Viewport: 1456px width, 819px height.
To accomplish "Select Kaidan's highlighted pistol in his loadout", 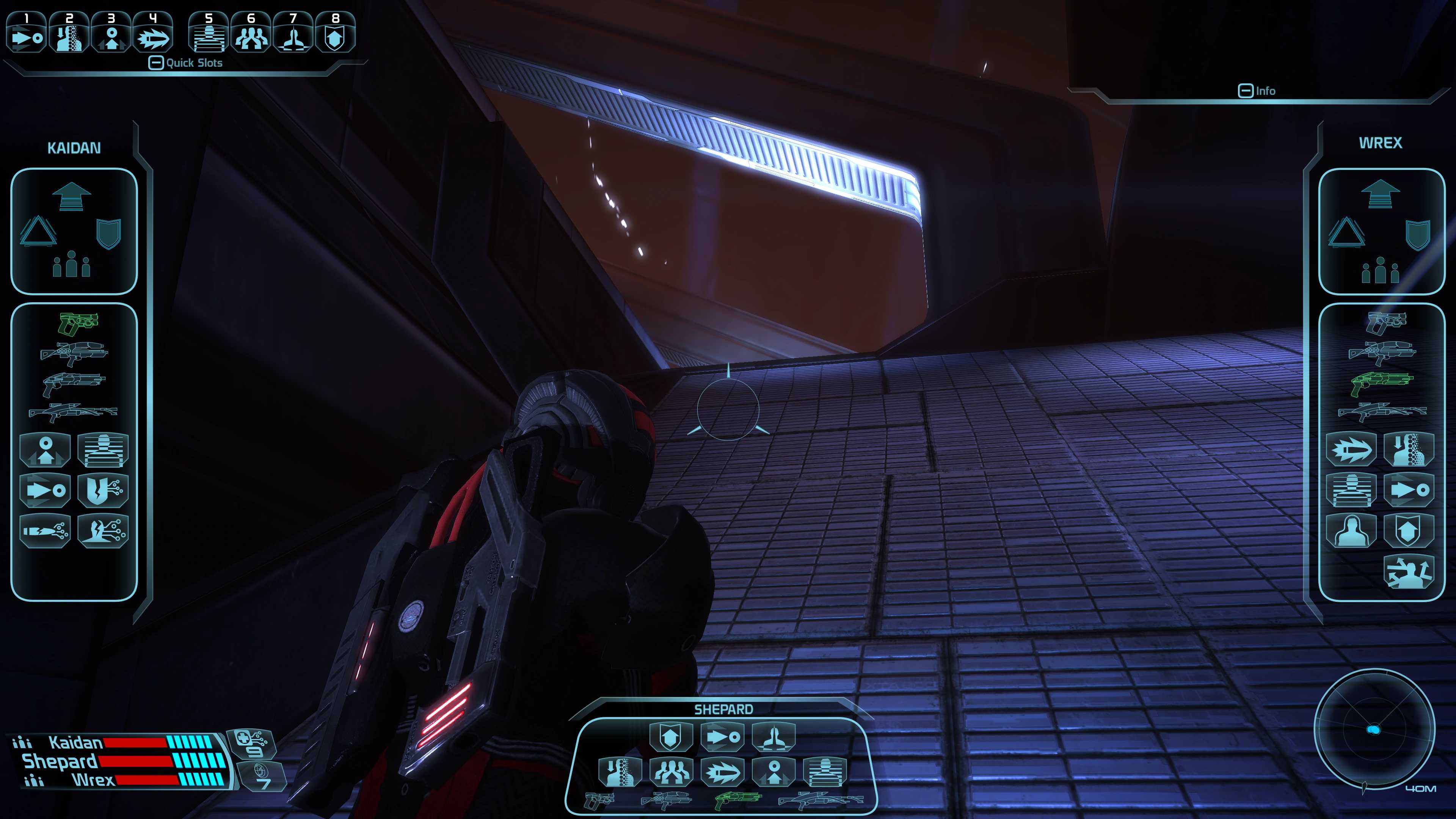I will [79, 322].
